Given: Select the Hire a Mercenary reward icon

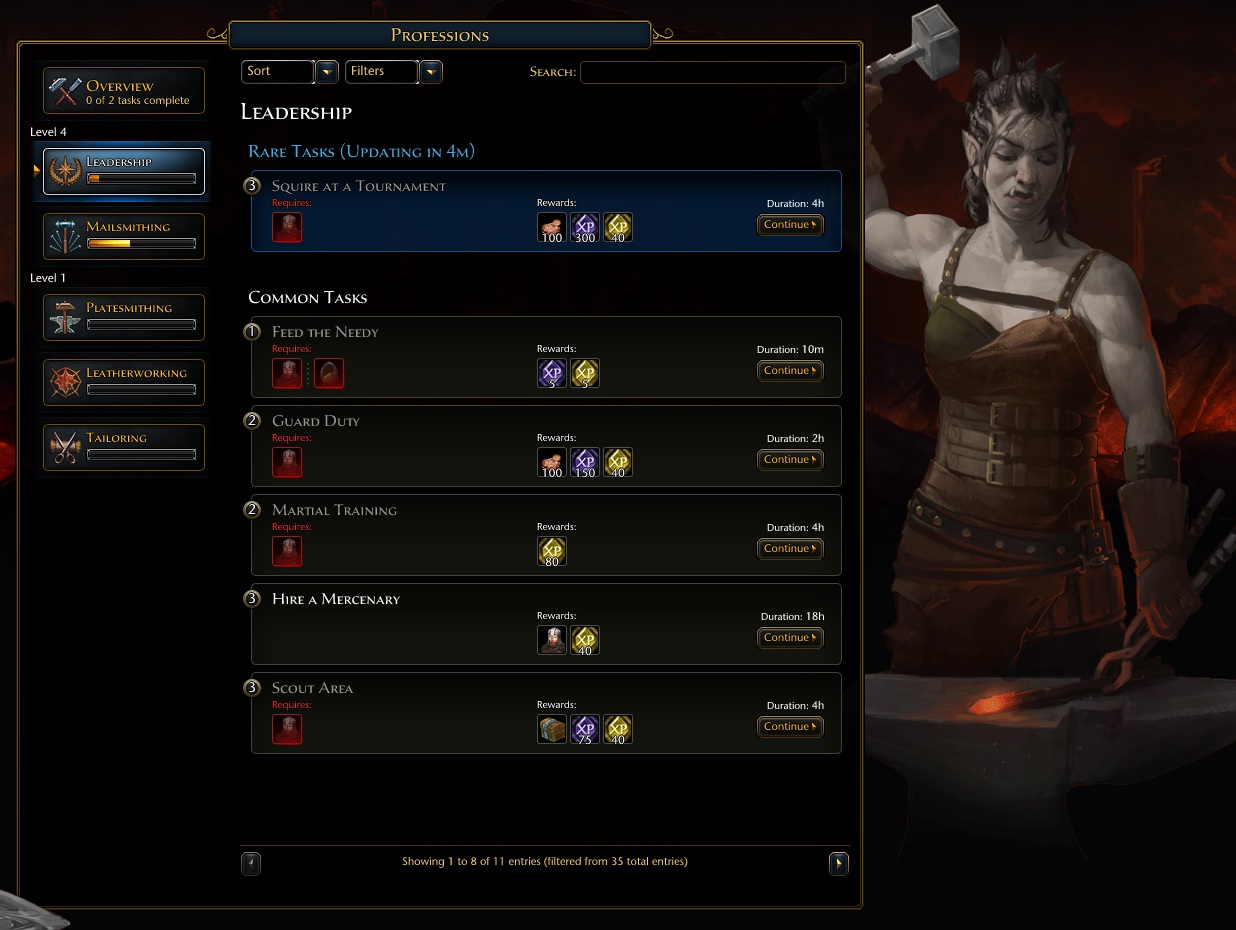Looking at the screenshot, I should pyautogui.click(x=552, y=640).
